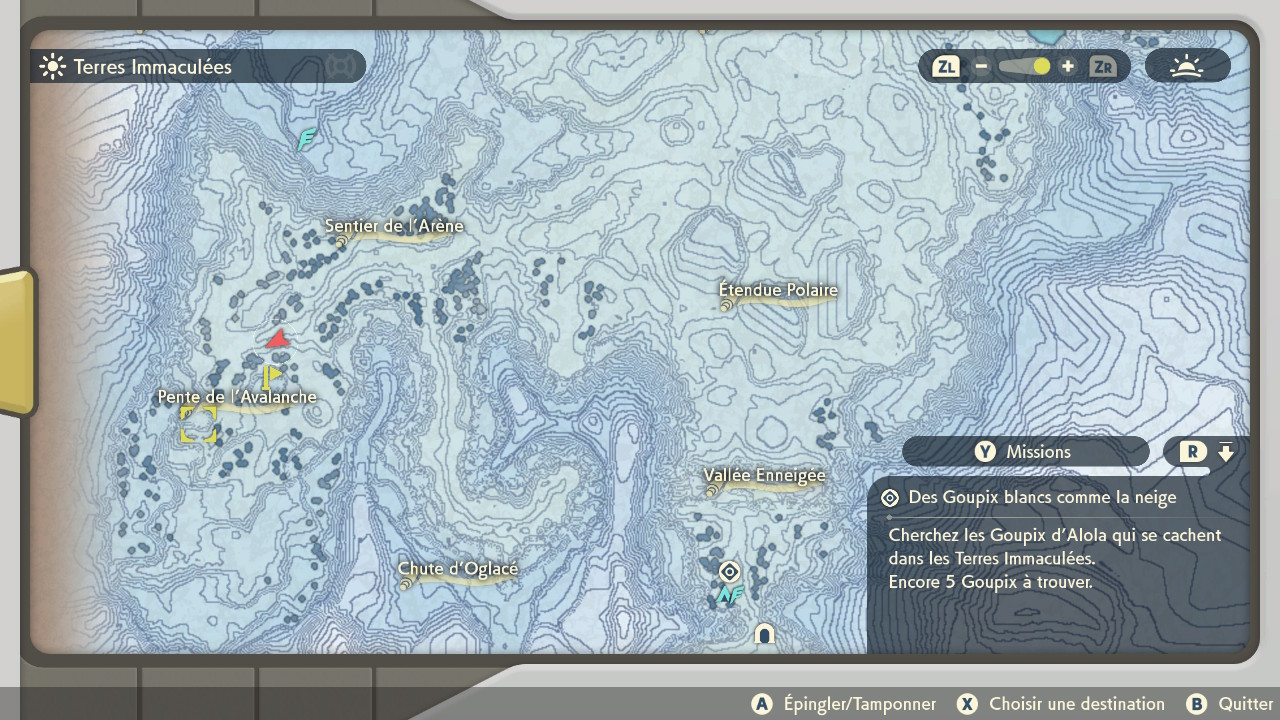The image size is (1280, 720).
Task: Click the Pente de l'Avalanche location label
Action: click(x=237, y=397)
